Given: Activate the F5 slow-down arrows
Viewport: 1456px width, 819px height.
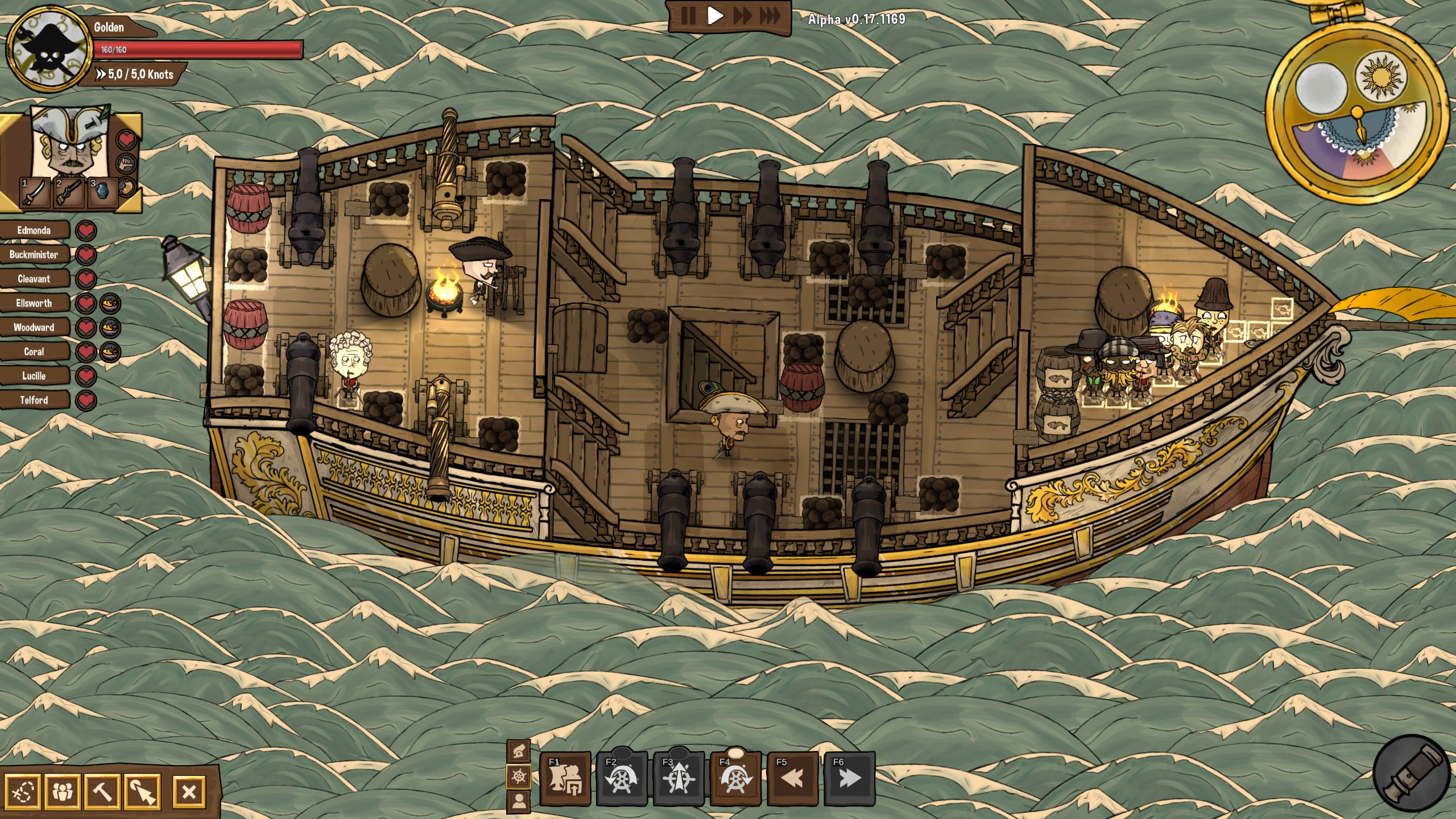Looking at the screenshot, I should 792,779.
